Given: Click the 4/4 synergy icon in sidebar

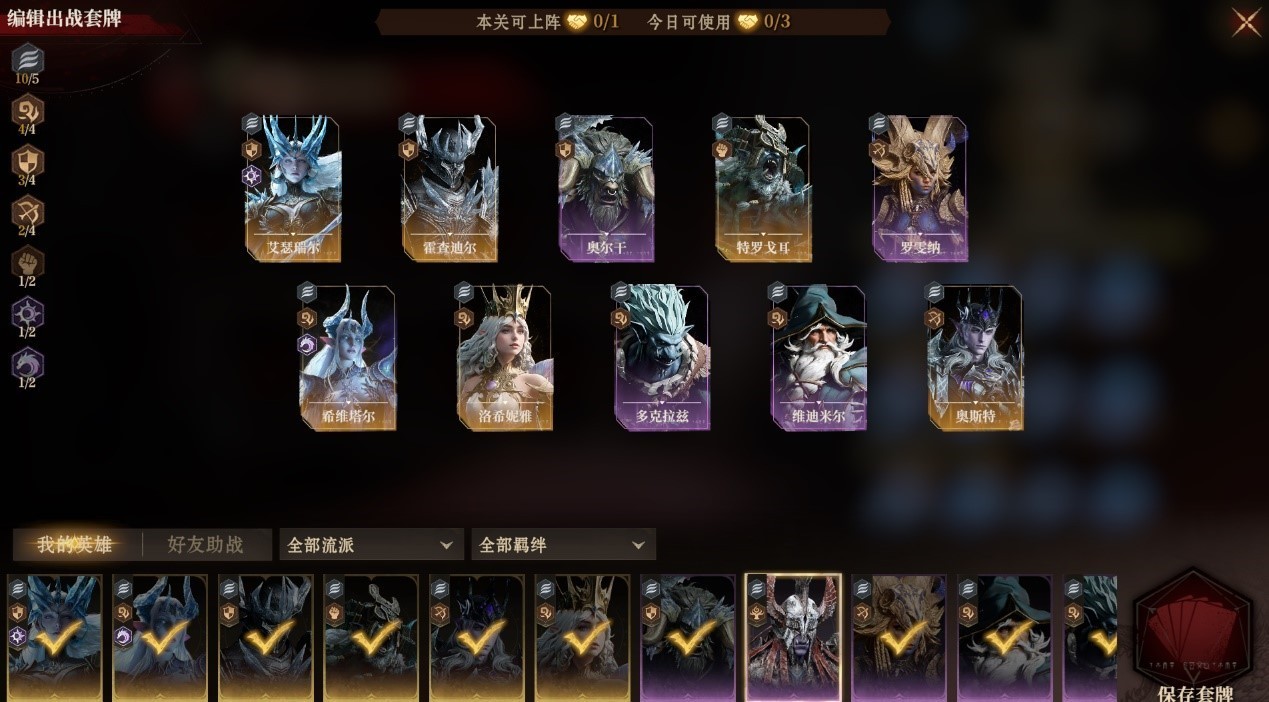Looking at the screenshot, I should click(x=27, y=109).
